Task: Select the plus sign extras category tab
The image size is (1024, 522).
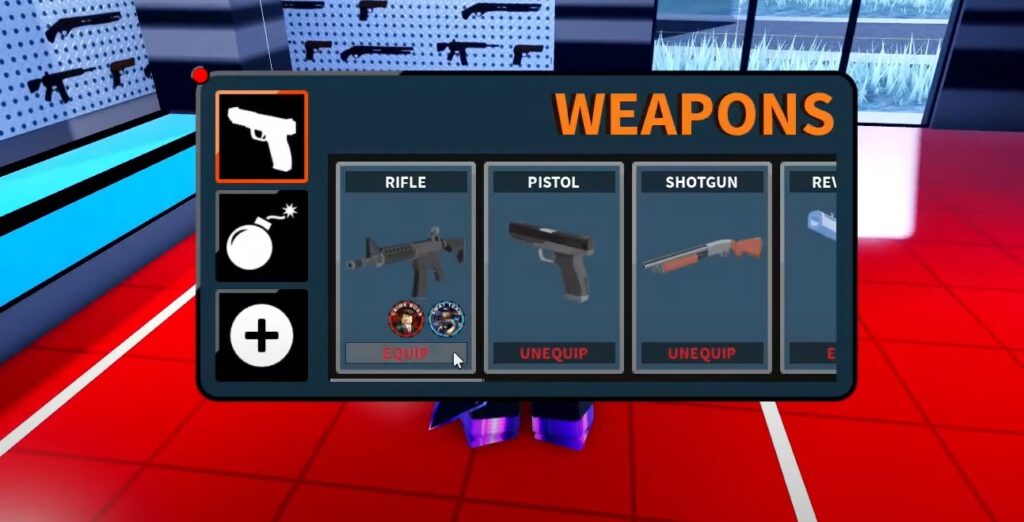Action: click(x=261, y=336)
